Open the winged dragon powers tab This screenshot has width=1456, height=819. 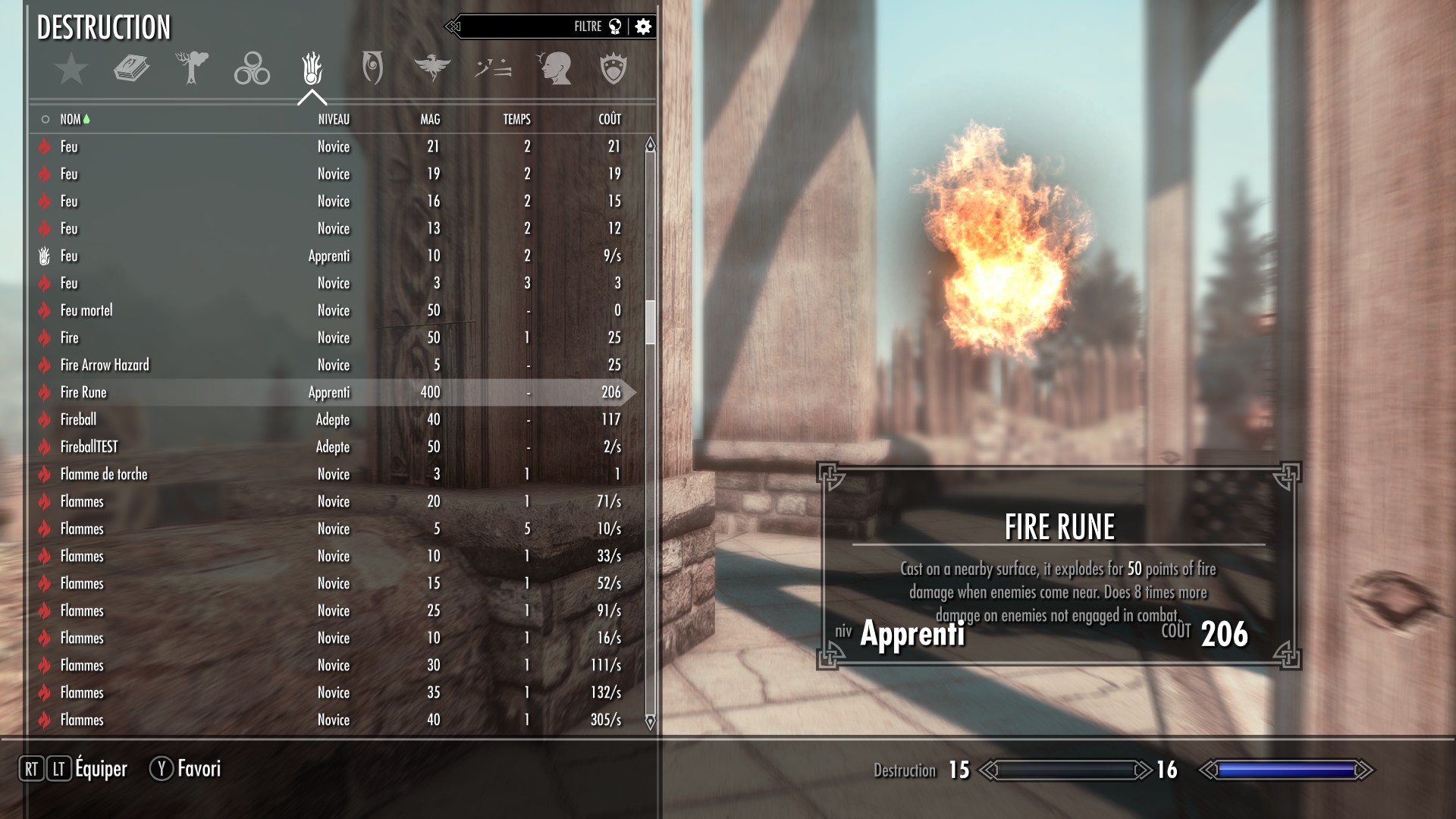click(432, 68)
